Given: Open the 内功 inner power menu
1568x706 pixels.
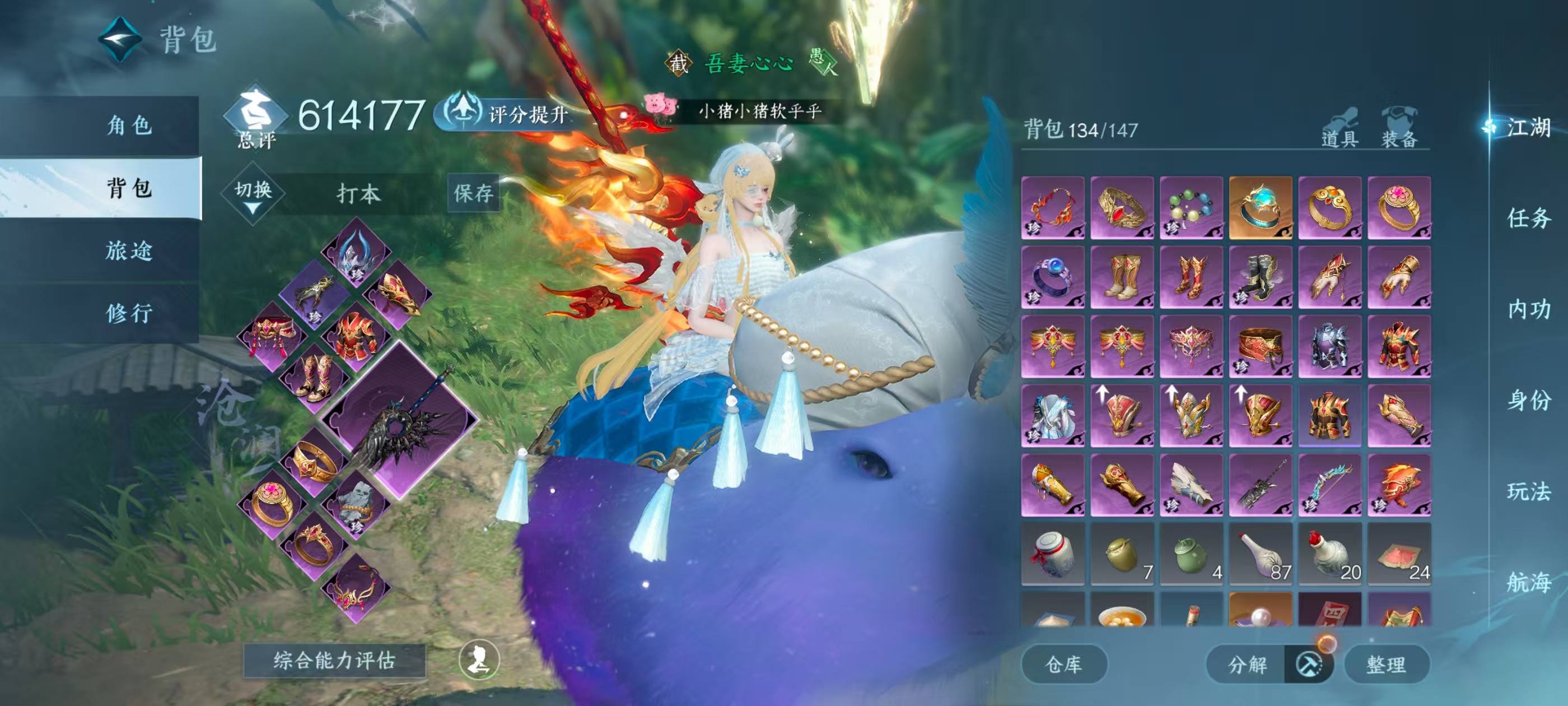Looking at the screenshot, I should click(x=1528, y=309).
